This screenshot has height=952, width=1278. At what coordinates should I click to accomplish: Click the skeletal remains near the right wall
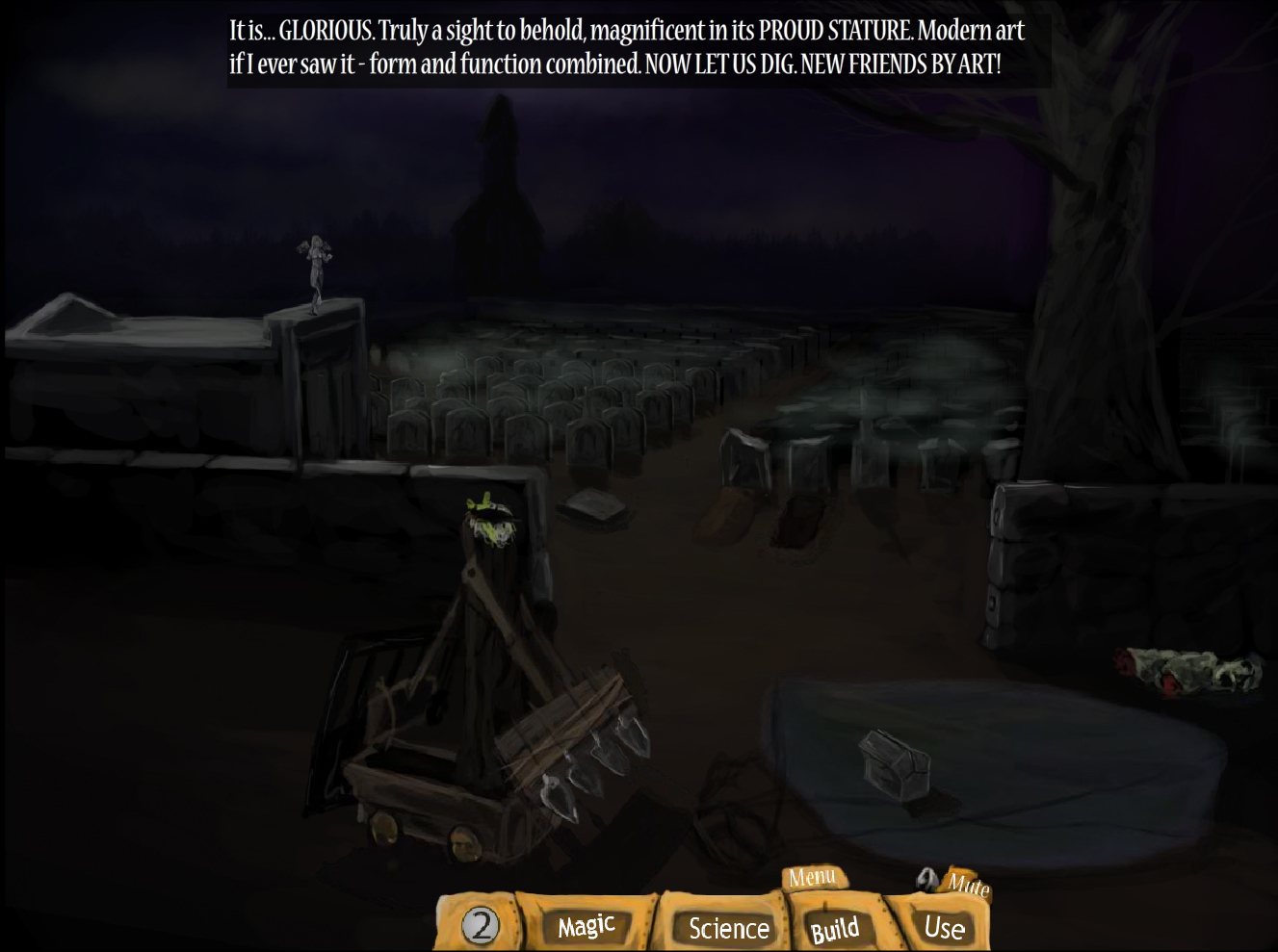pyautogui.click(x=1189, y=669)
